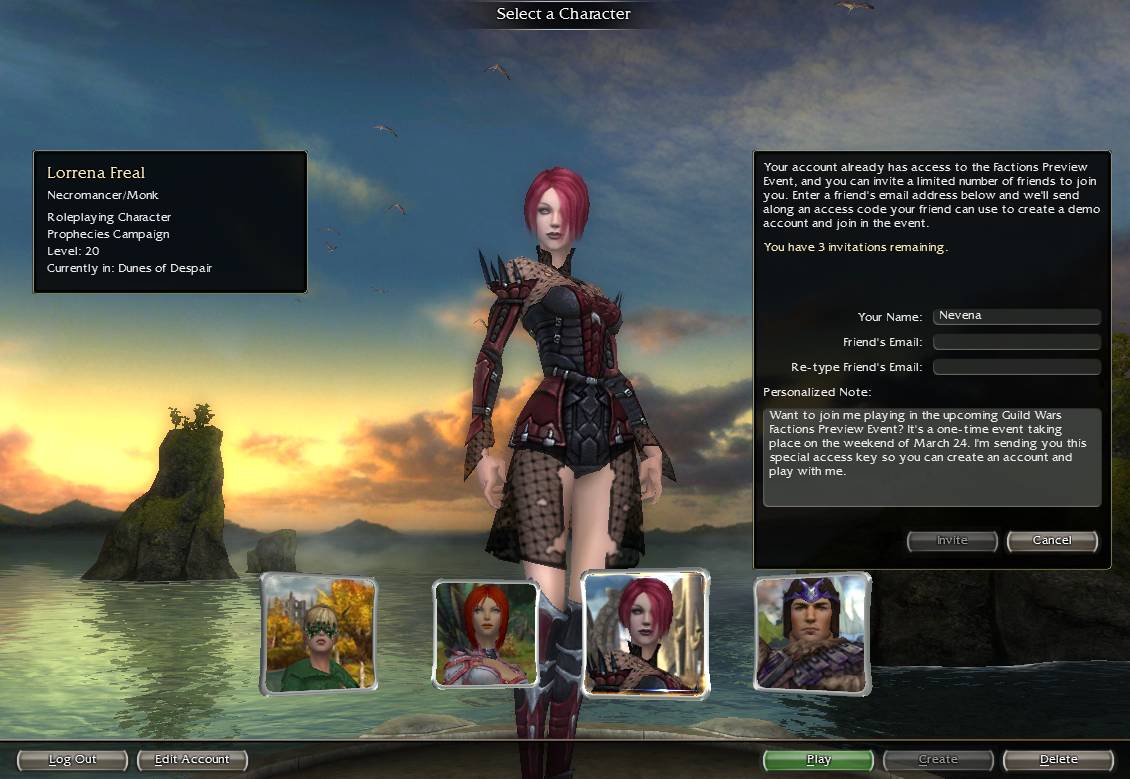Select the Lorrena Freal pink-haired portrait
This screenshot has width=1130, height=779.
tap(646, 633)
